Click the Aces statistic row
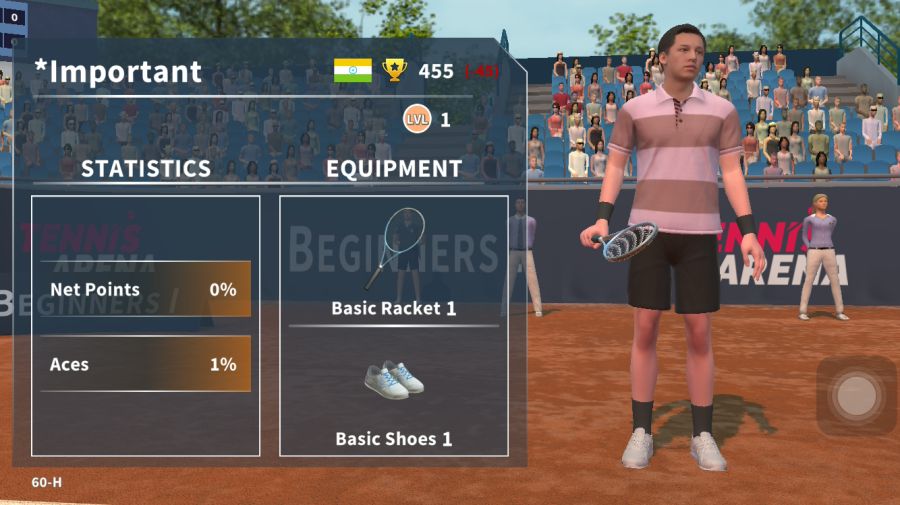900x505 pixels. [x=145, y=364]
